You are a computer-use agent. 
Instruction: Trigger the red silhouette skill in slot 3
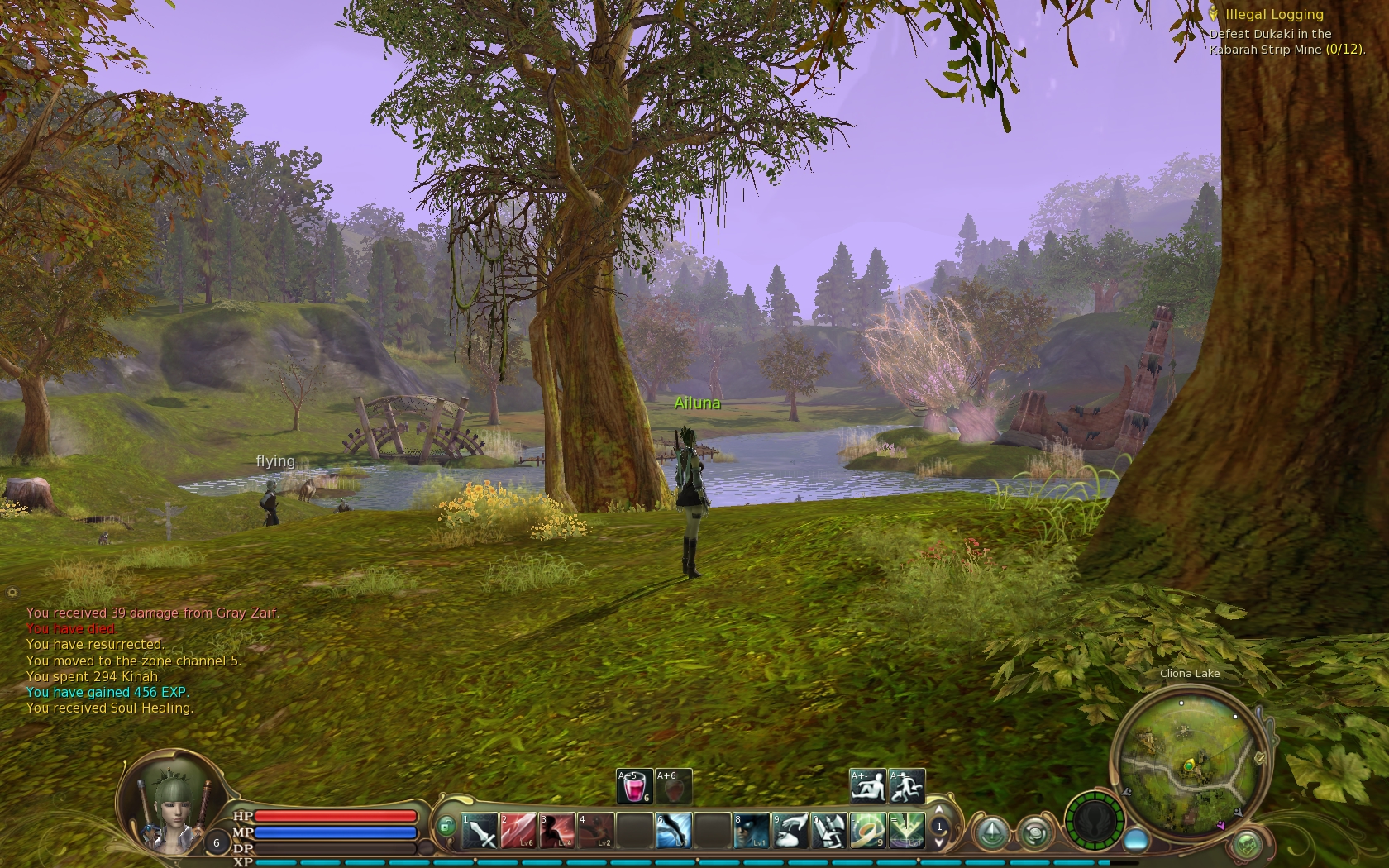click(x=557, y=830)
